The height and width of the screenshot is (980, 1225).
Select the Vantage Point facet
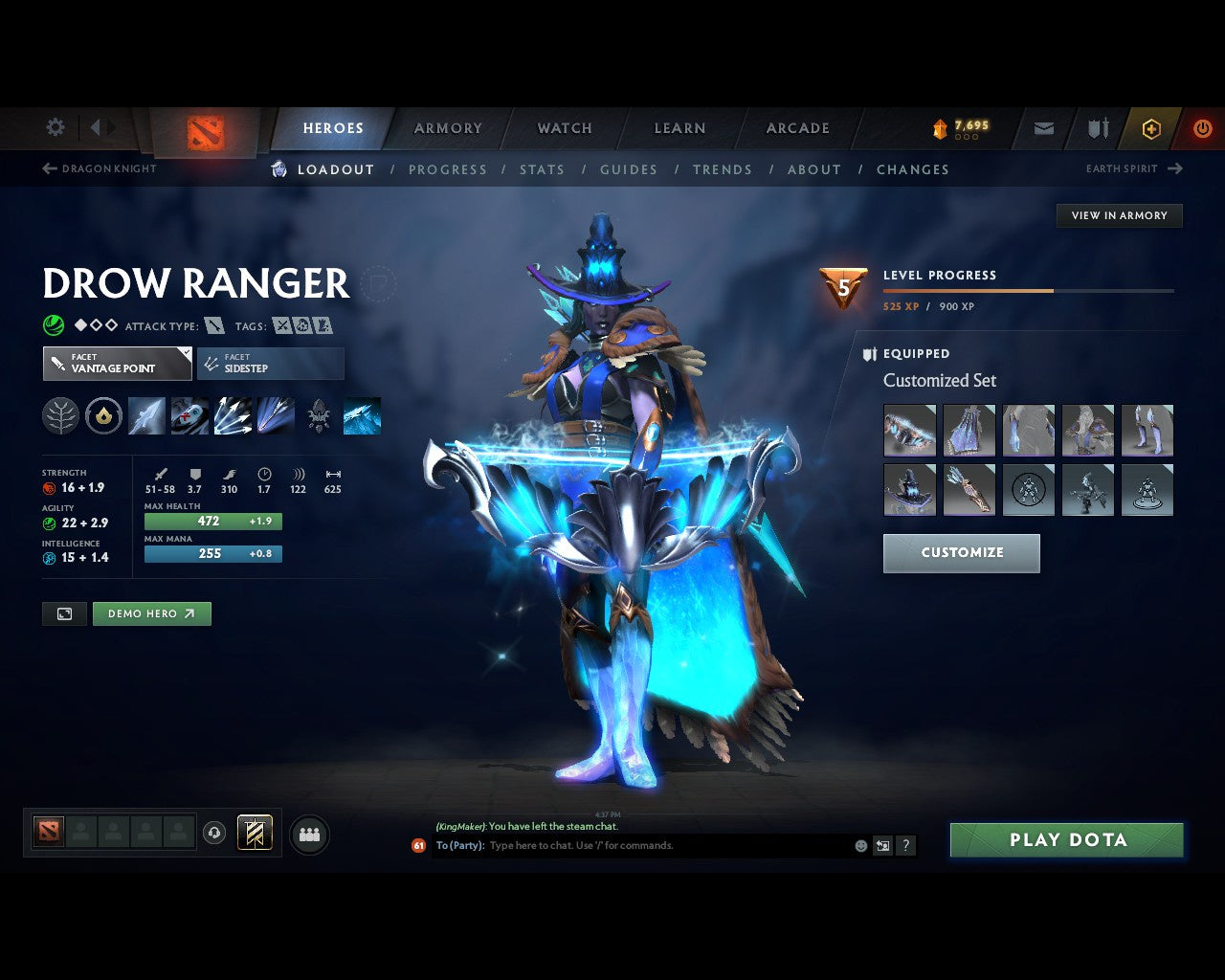click(x=116, y=364)
